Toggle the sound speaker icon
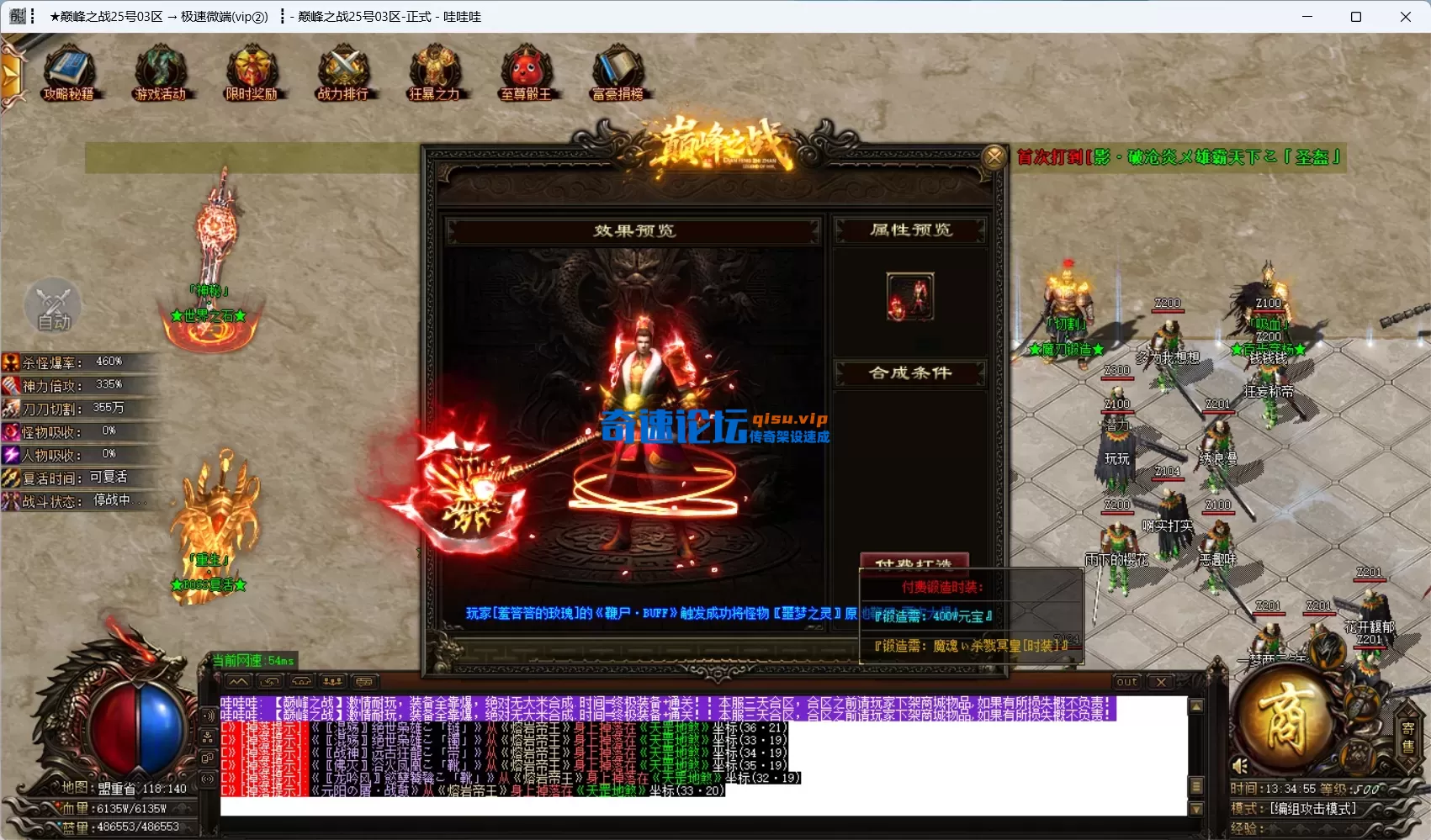 click(x=1240, y=766)
